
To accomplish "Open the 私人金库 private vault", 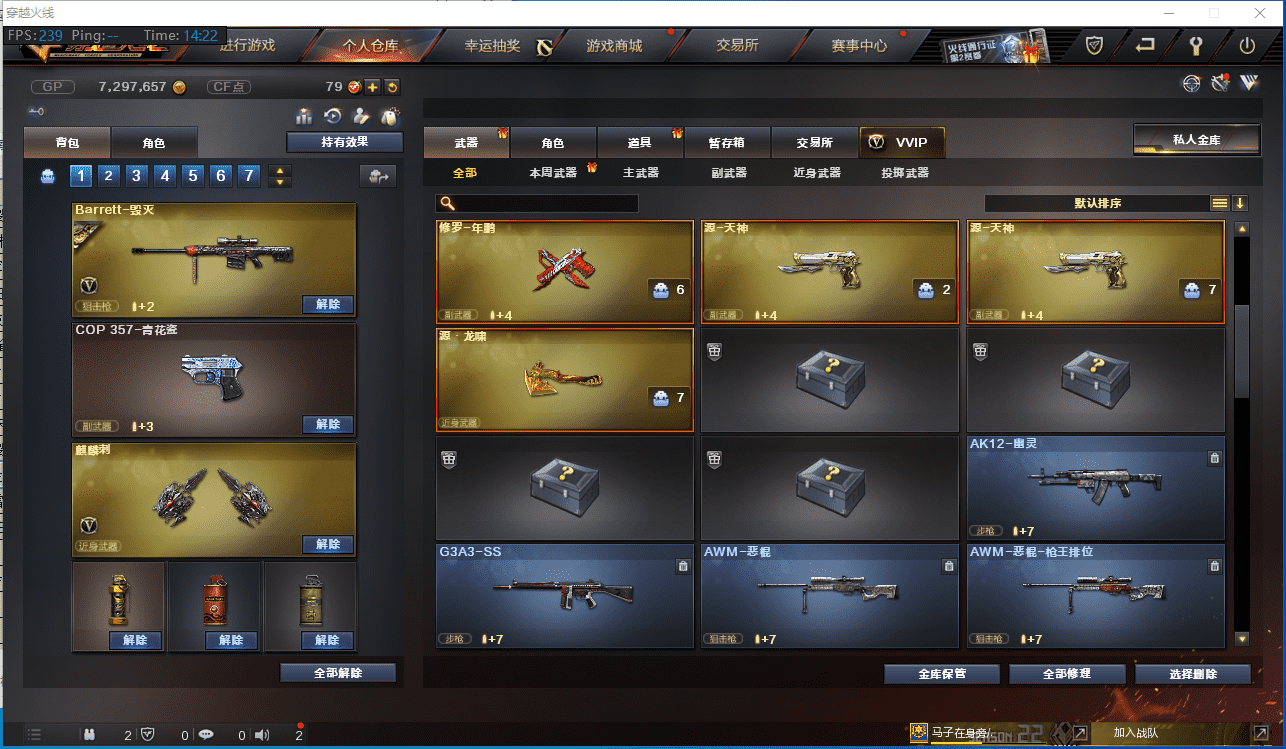I will coord(1196,140).
